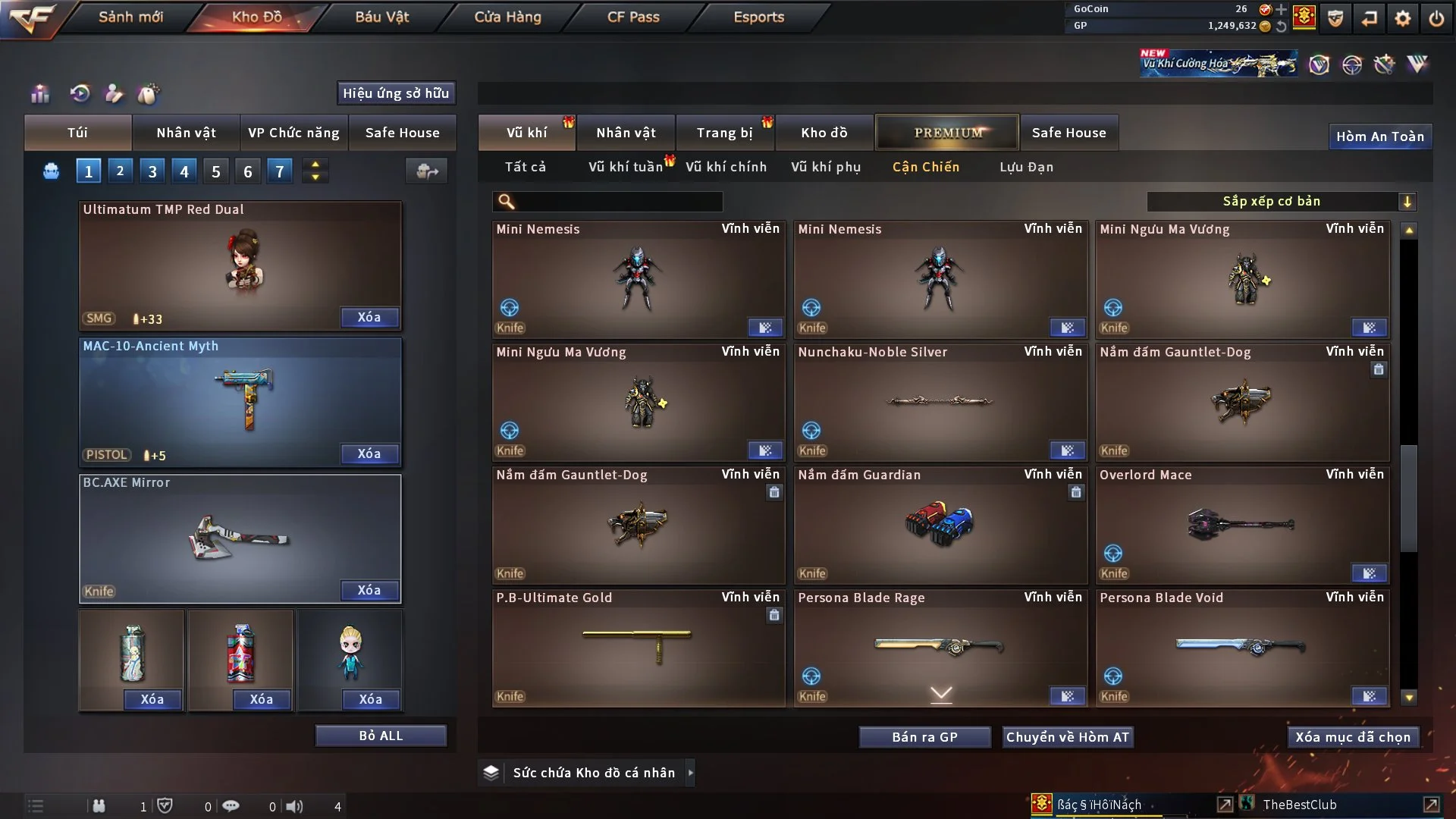The height and width of the screenshot is (819, 1456).
Task: Click the CF shield security icon near Settings
Action: pyautogui.click(x=1335, y=18)
